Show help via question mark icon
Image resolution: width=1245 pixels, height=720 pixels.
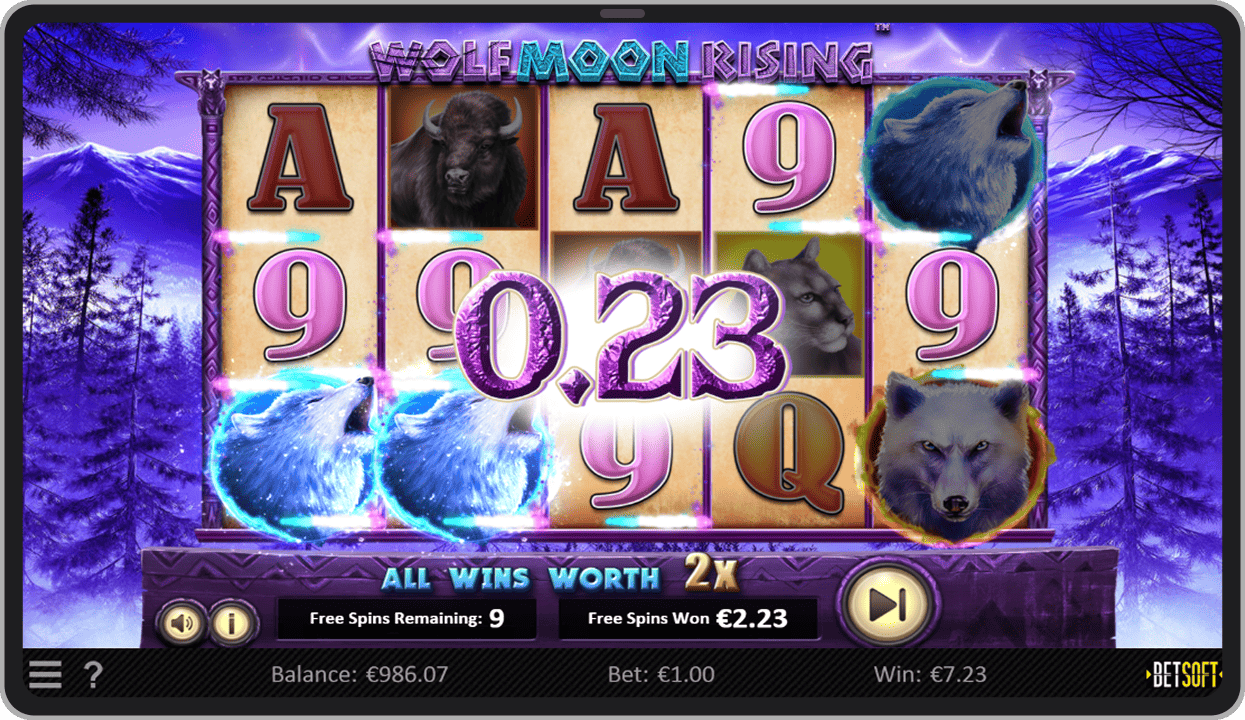[x=92, y=675]
